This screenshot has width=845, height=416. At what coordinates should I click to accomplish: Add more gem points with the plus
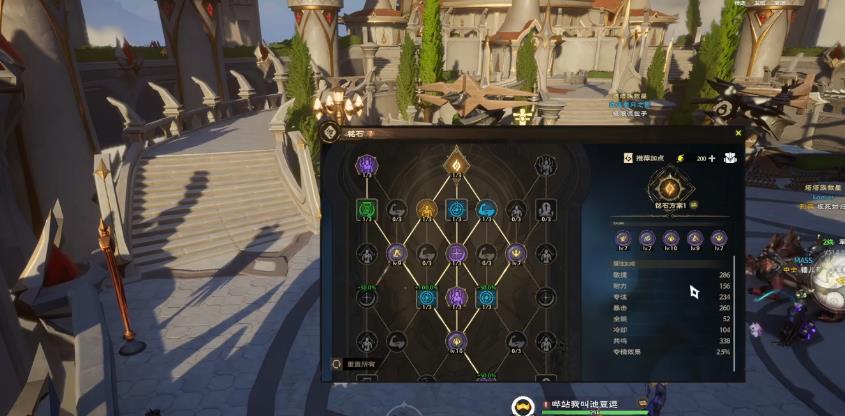pyautogui.click(x=712, y=158)
